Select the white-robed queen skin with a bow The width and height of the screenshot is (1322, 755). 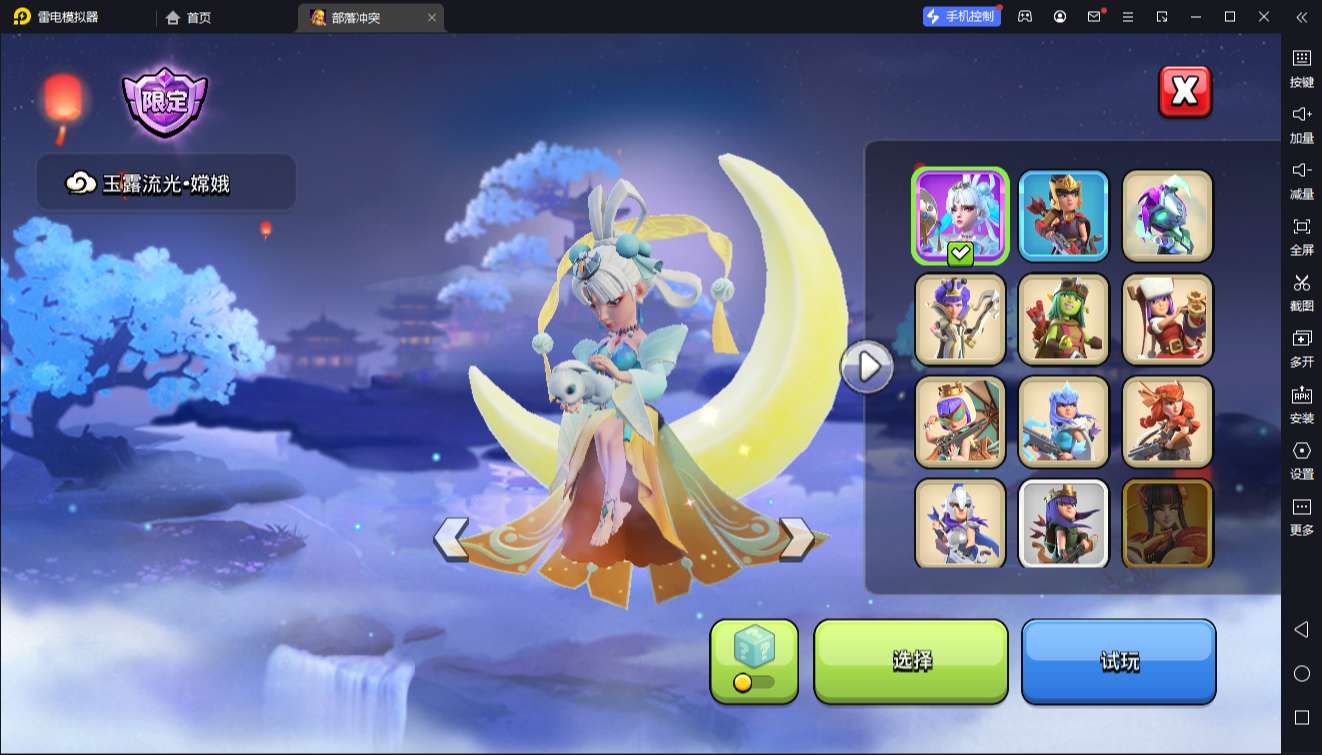[960, 319]
